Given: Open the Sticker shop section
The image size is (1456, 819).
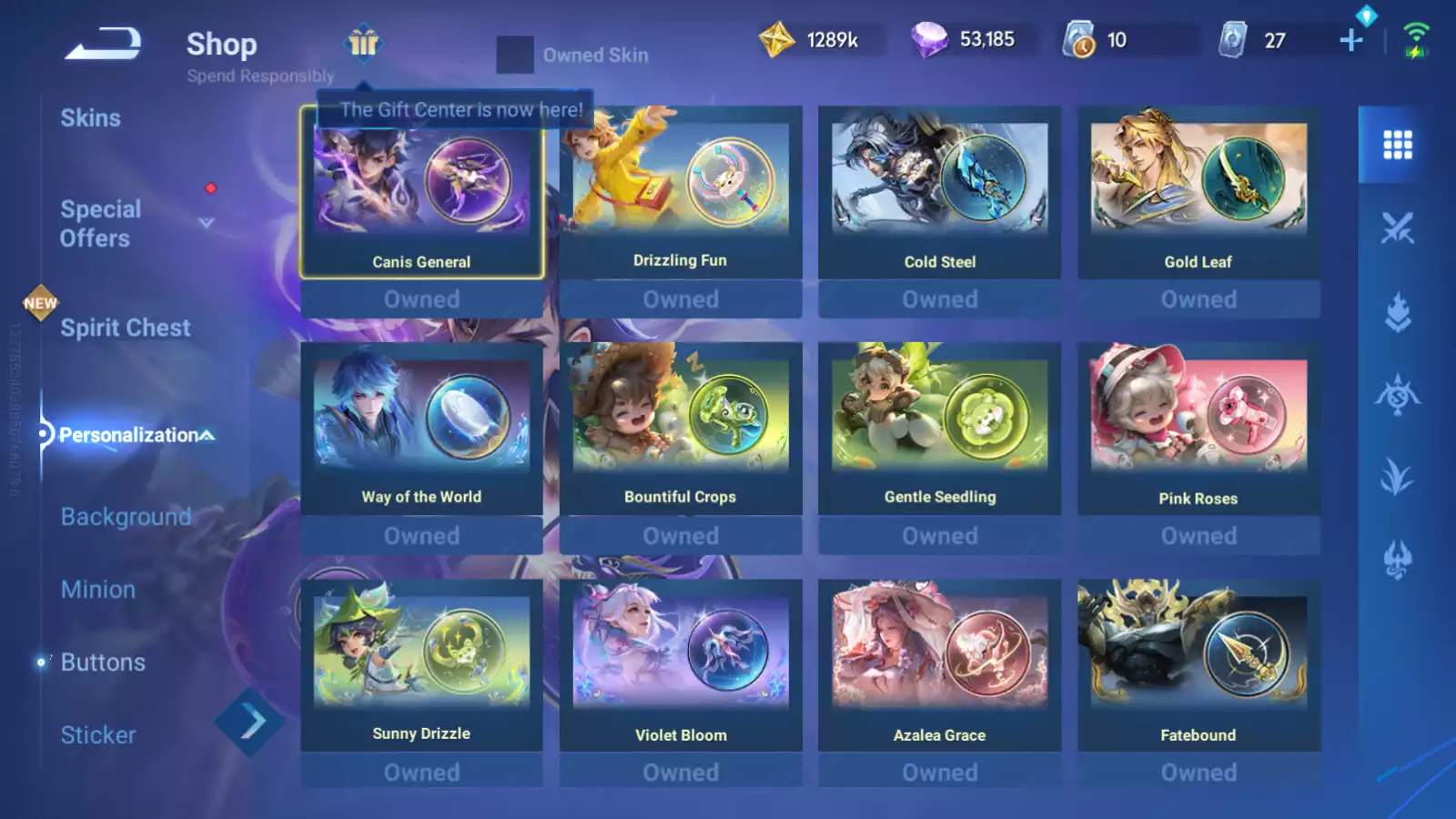Looking at the screenshot, I should (x=97, y=735).
